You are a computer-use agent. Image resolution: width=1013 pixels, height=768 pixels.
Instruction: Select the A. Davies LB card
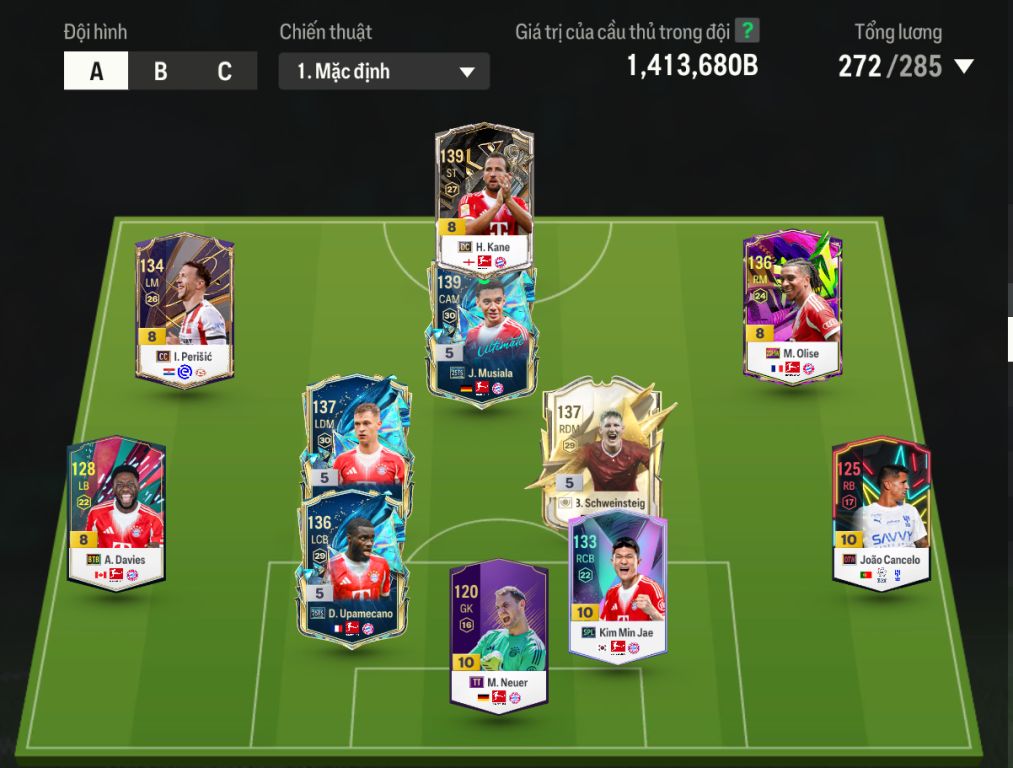click(x=116, y=512)
